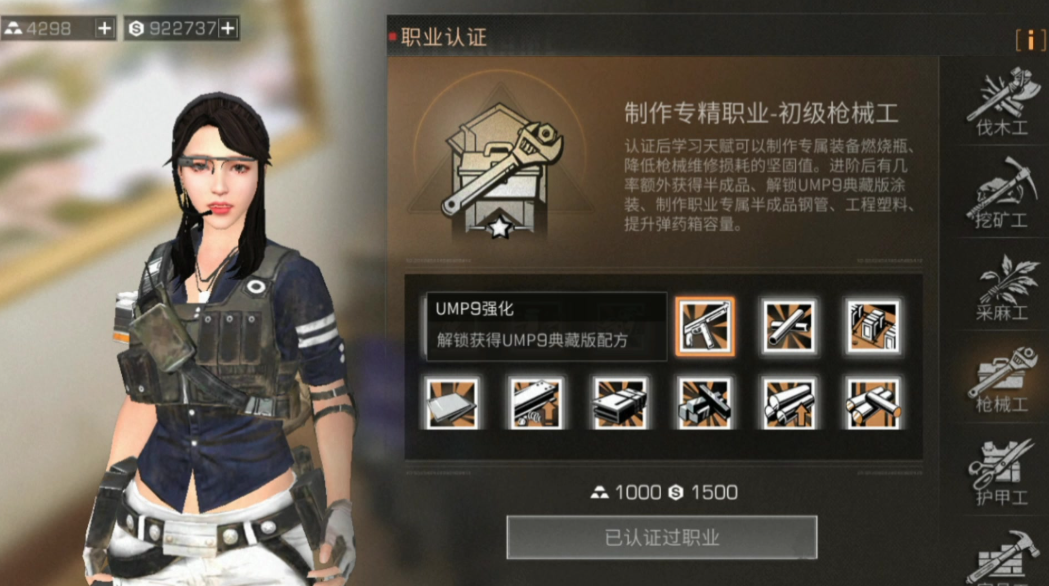1049x586 pixels.
Task: Select the bundled plates talent icon
Action: click(620, 403)
